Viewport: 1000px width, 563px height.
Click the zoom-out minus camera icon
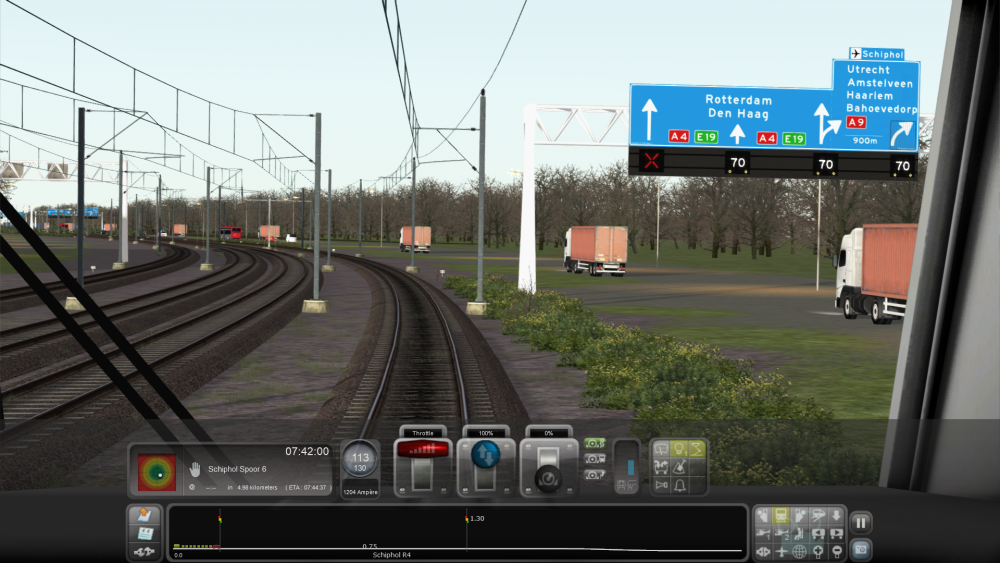coord(836,551)
